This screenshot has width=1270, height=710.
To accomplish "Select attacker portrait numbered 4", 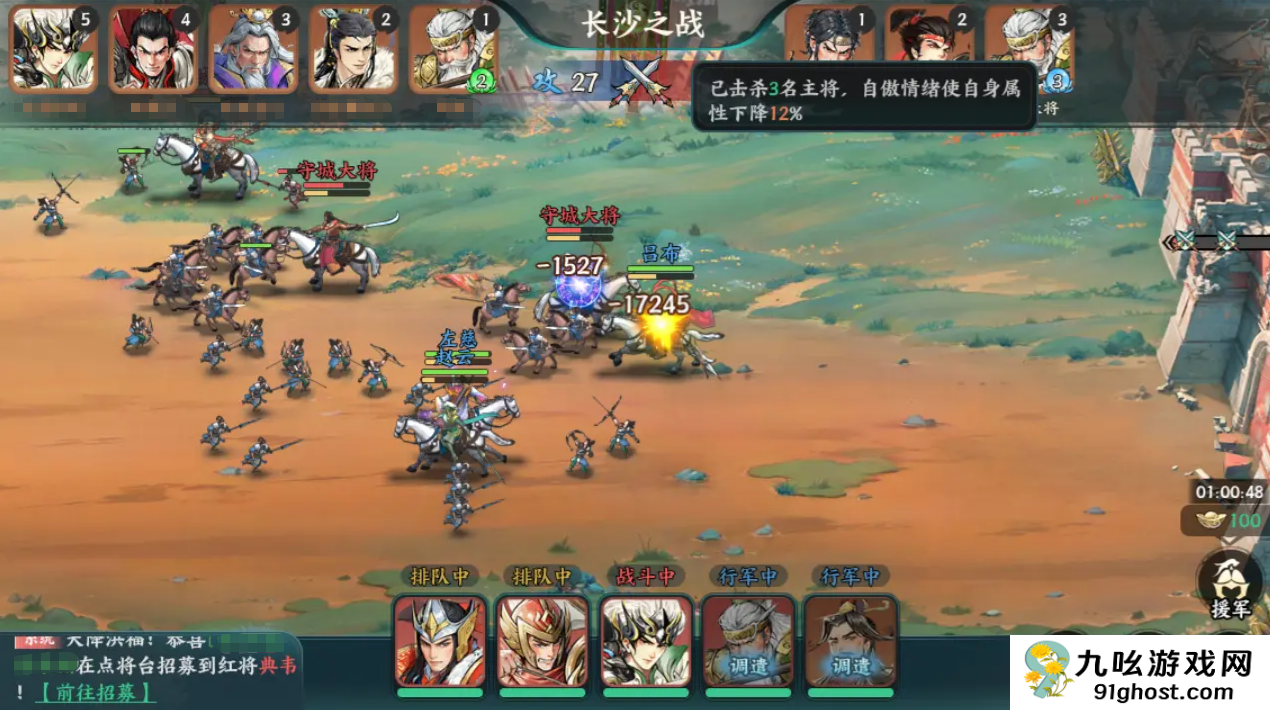I will (x=153, y=49).
